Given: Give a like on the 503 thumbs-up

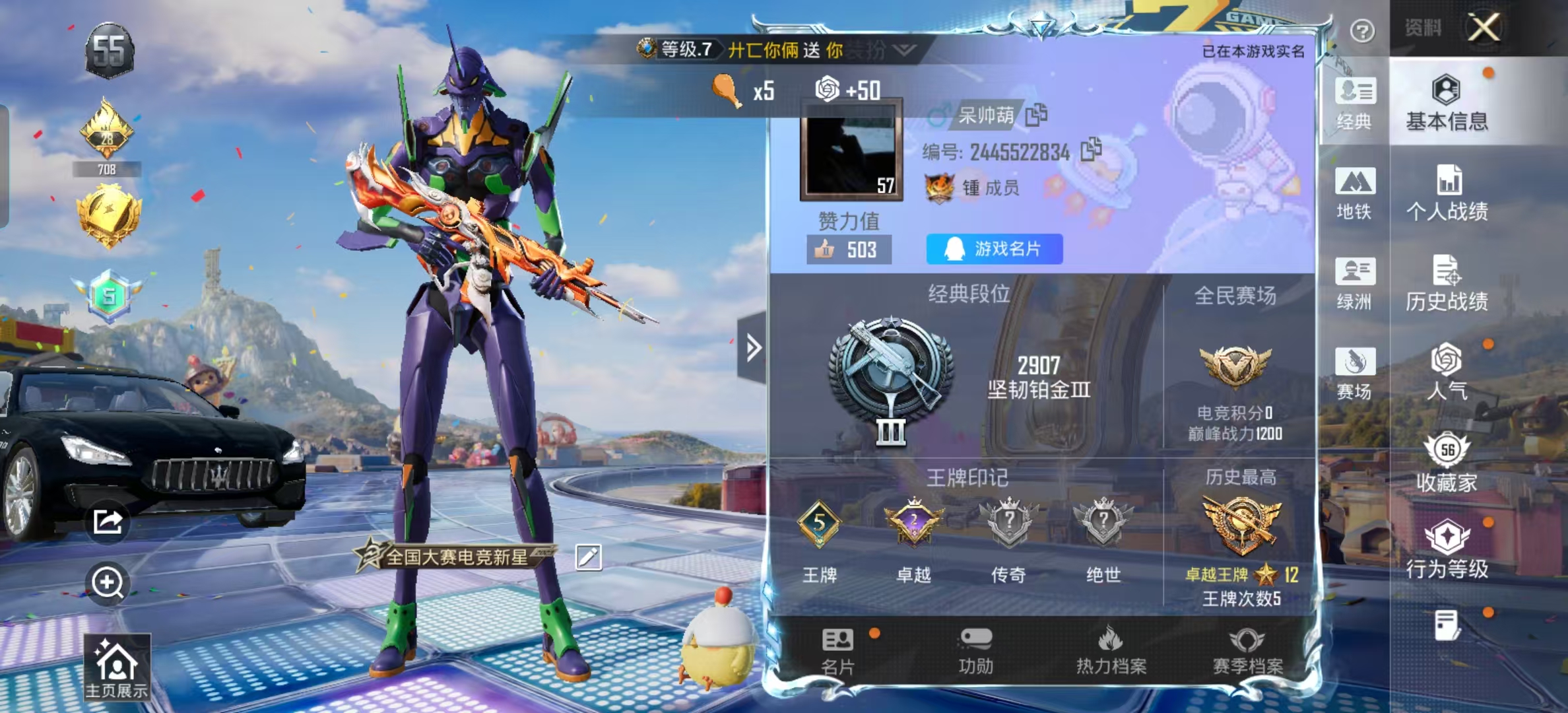Looking at the screenshot, I should tap(848, 250).
